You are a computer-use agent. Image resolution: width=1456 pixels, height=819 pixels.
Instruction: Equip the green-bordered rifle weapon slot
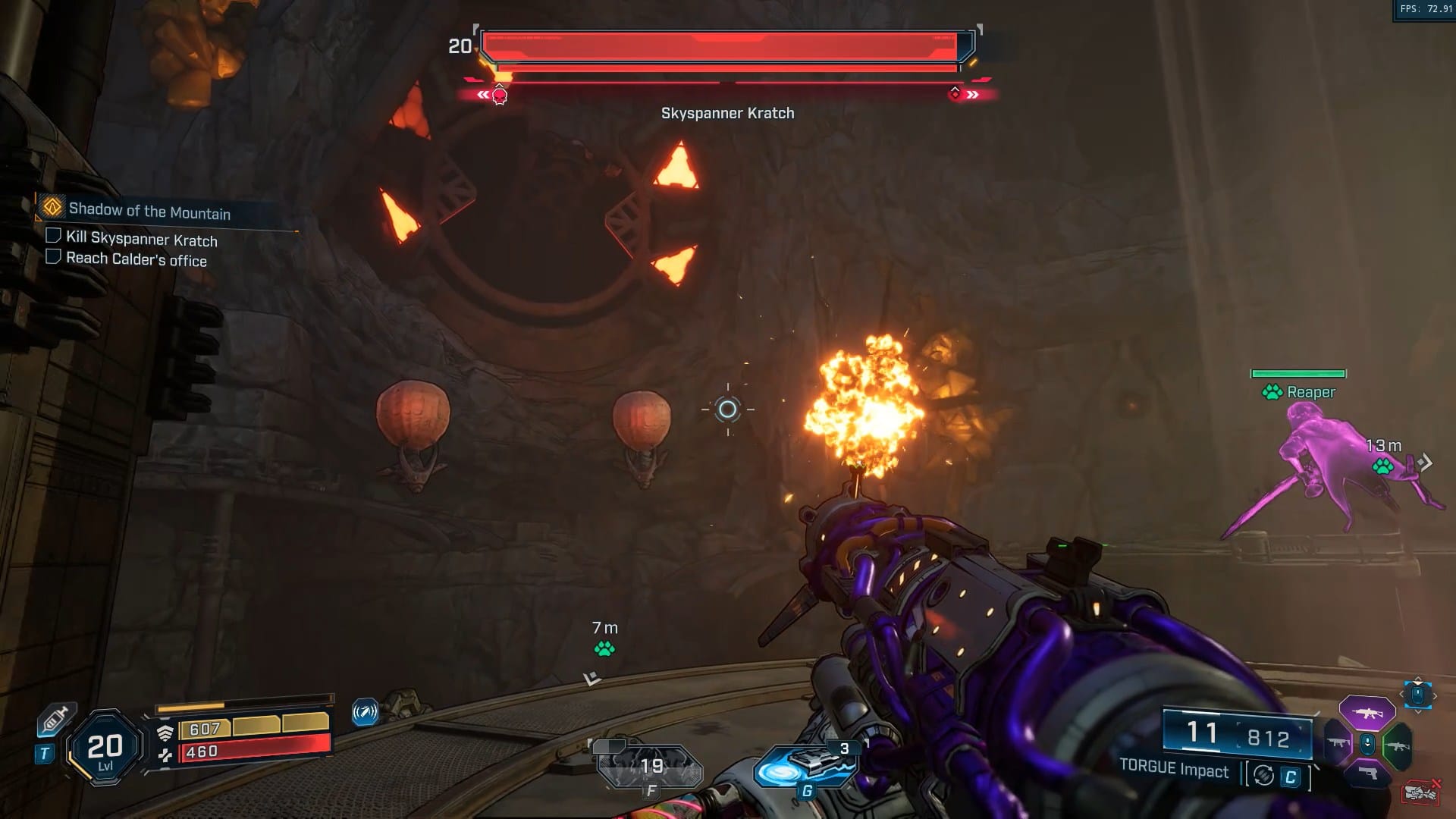[x=1397, y=745]
